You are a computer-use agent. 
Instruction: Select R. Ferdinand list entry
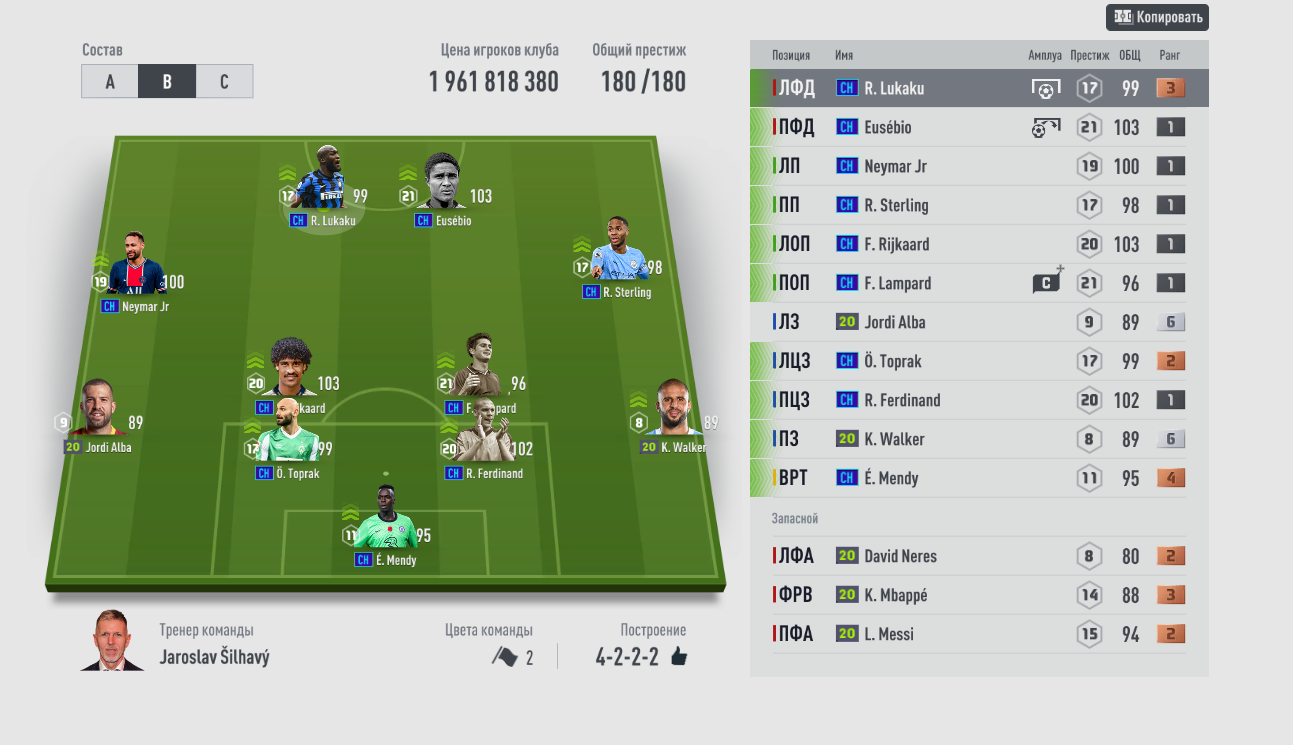coord(978,400)
